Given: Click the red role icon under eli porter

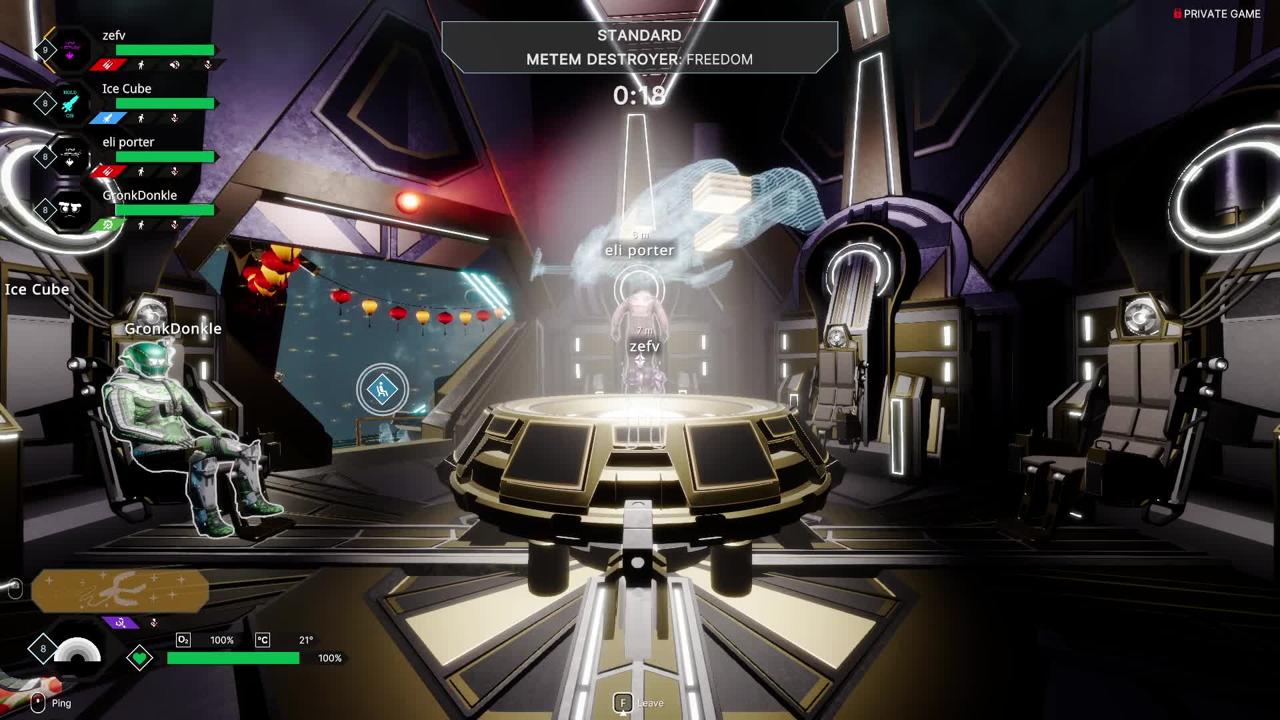Looking at the screenshot, I should click(107, 171).
